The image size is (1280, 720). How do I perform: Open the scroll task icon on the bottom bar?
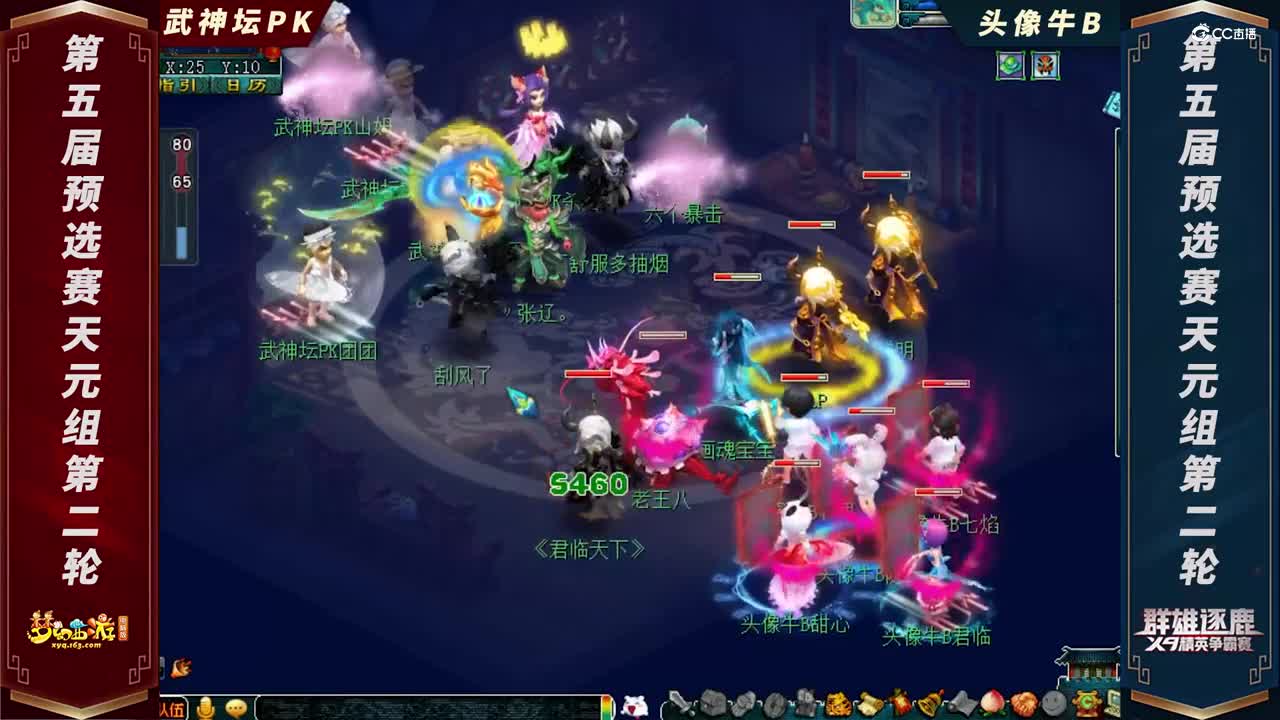(870, 703)
